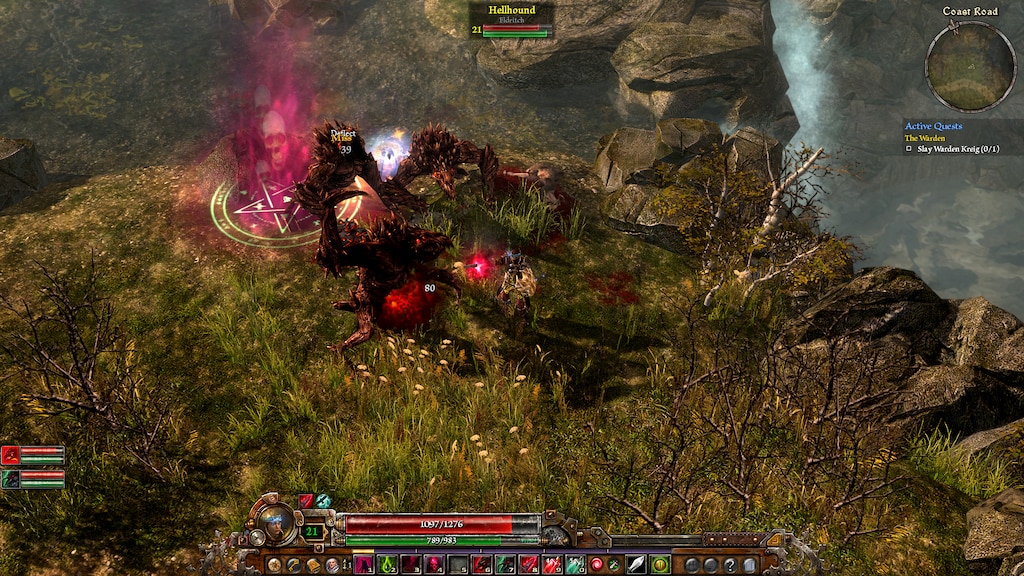Screen dimensions: 1024x576
Task: Activate the red skull skill in slot 4
Action: (x=434, y=565)
